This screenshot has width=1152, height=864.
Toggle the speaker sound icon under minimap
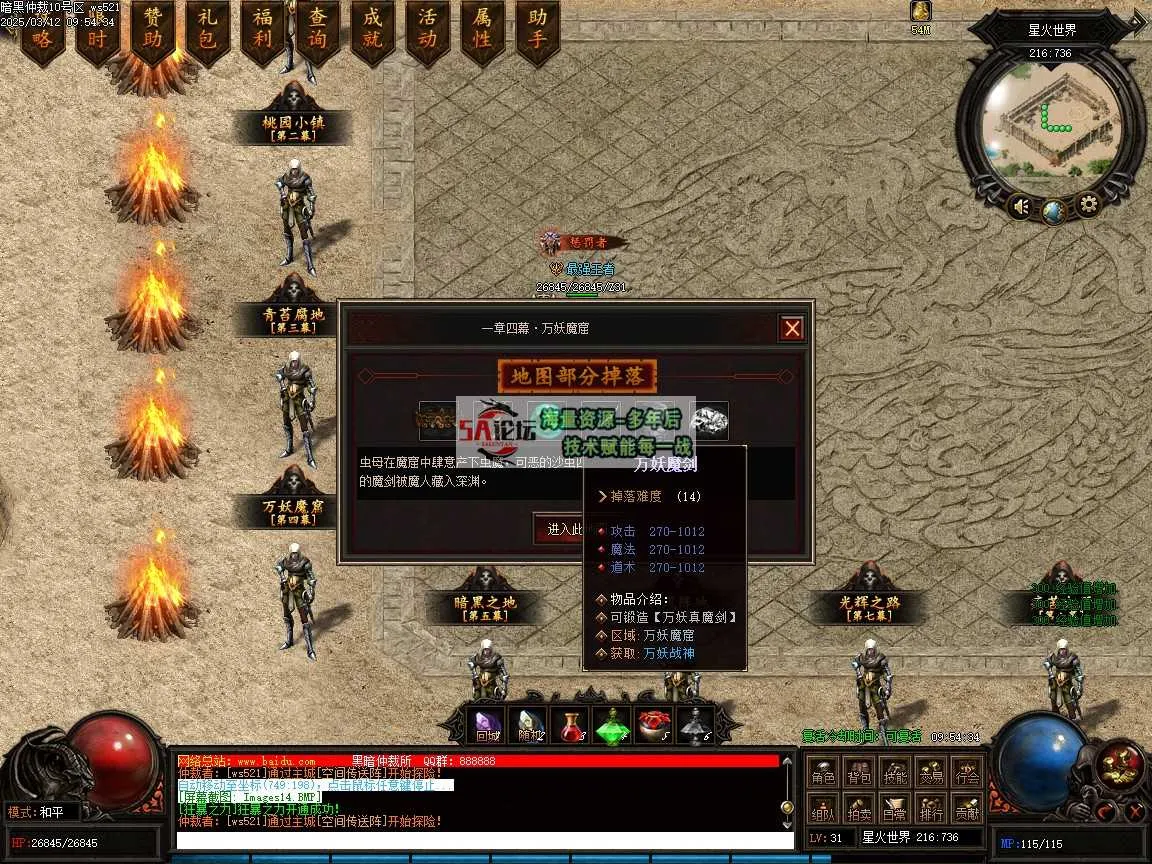1020,207
